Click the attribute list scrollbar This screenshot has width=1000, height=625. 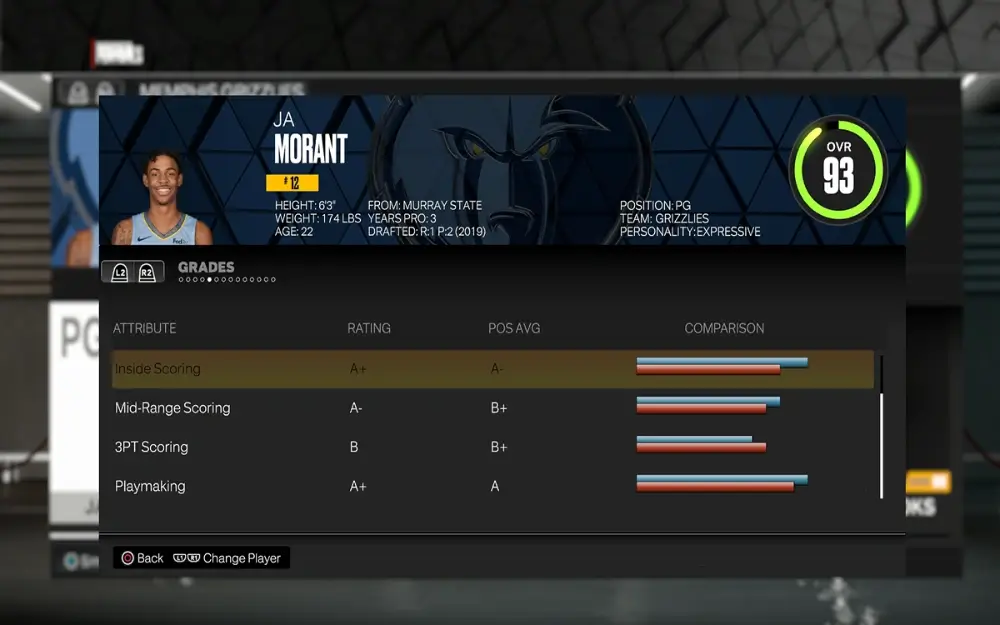click(x=881, y=425)
